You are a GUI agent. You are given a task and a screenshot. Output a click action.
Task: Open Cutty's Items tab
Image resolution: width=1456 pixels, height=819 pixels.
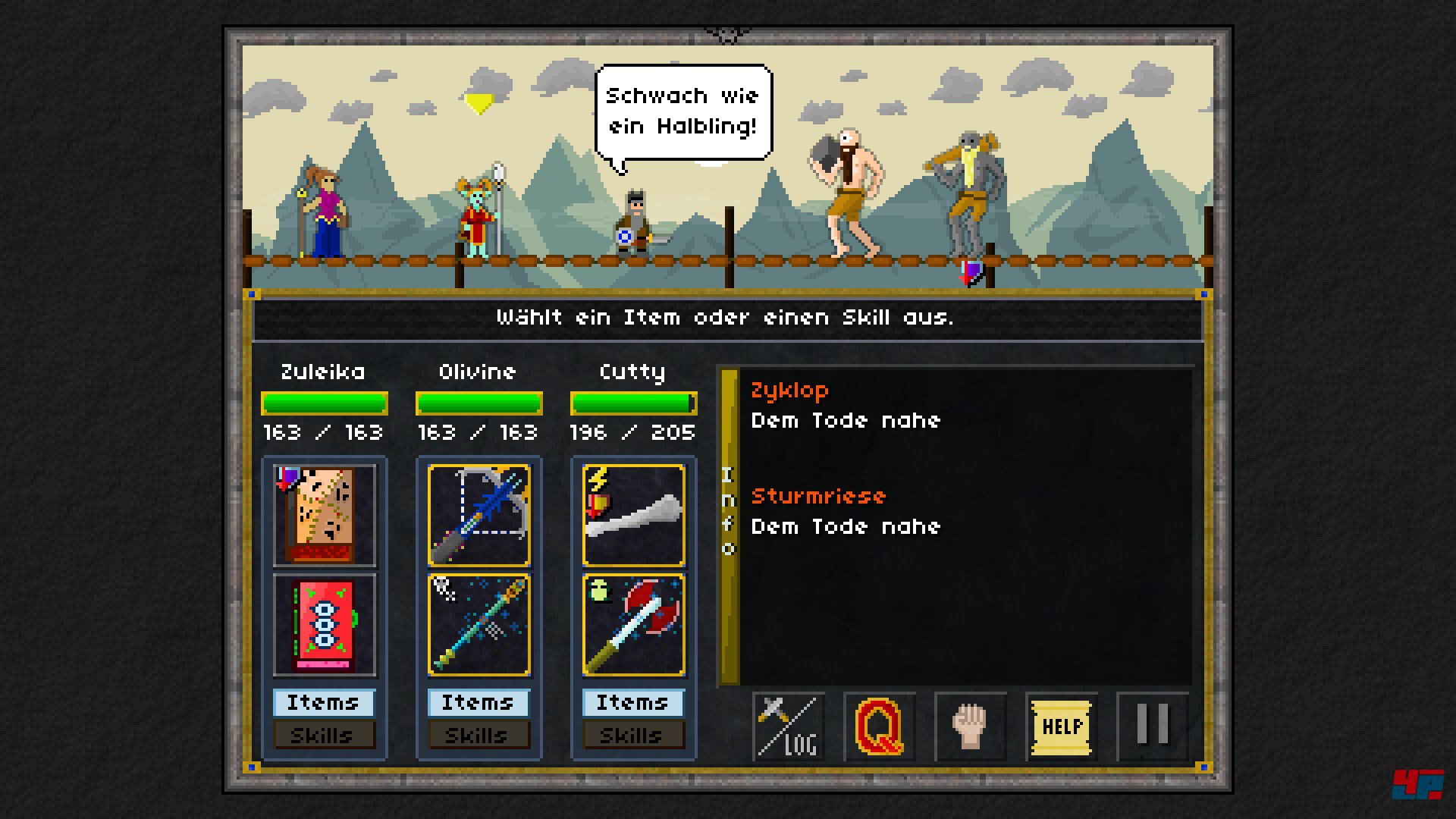[633, 703]
